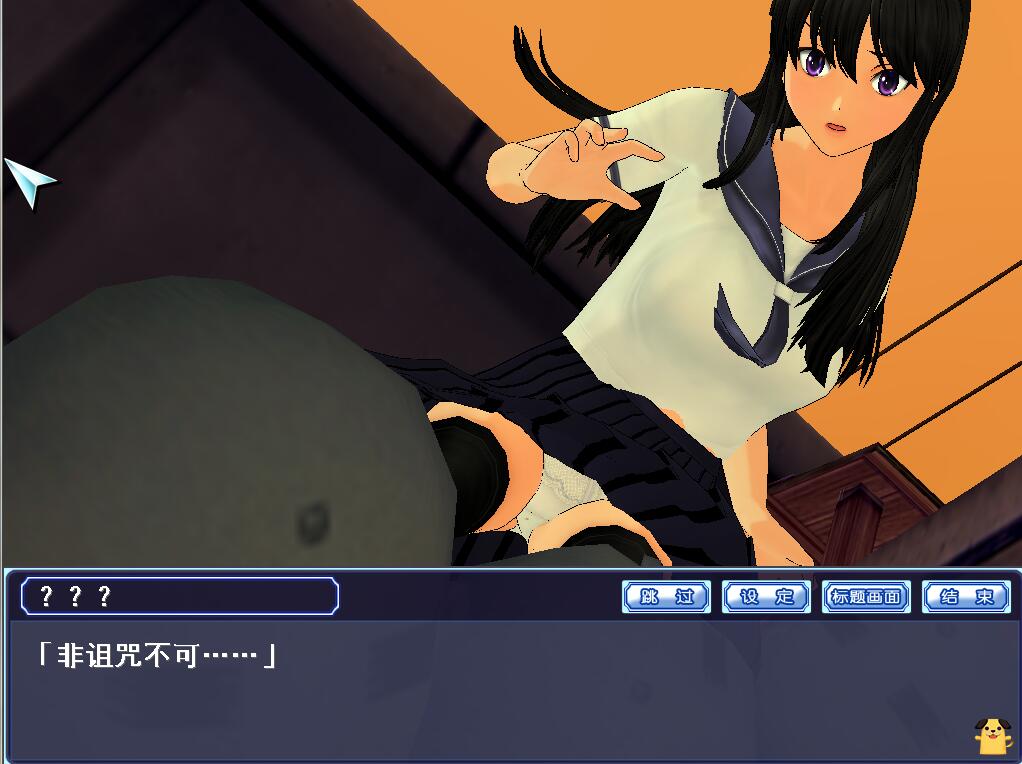Select the 结束 (End) button
Viewport: 1022px width, 764px height.
(966, 597)
